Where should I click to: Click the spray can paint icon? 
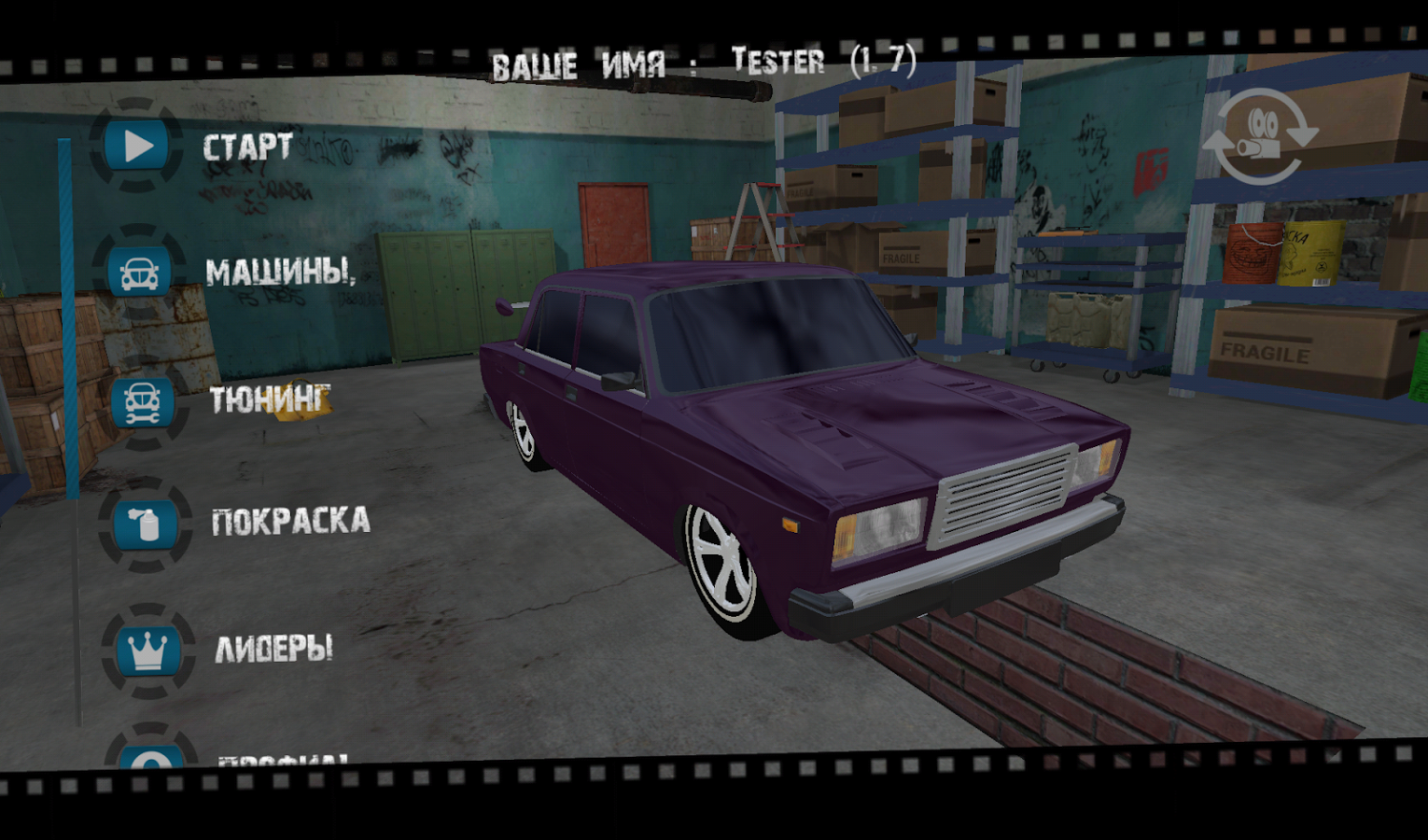point(145,524)
